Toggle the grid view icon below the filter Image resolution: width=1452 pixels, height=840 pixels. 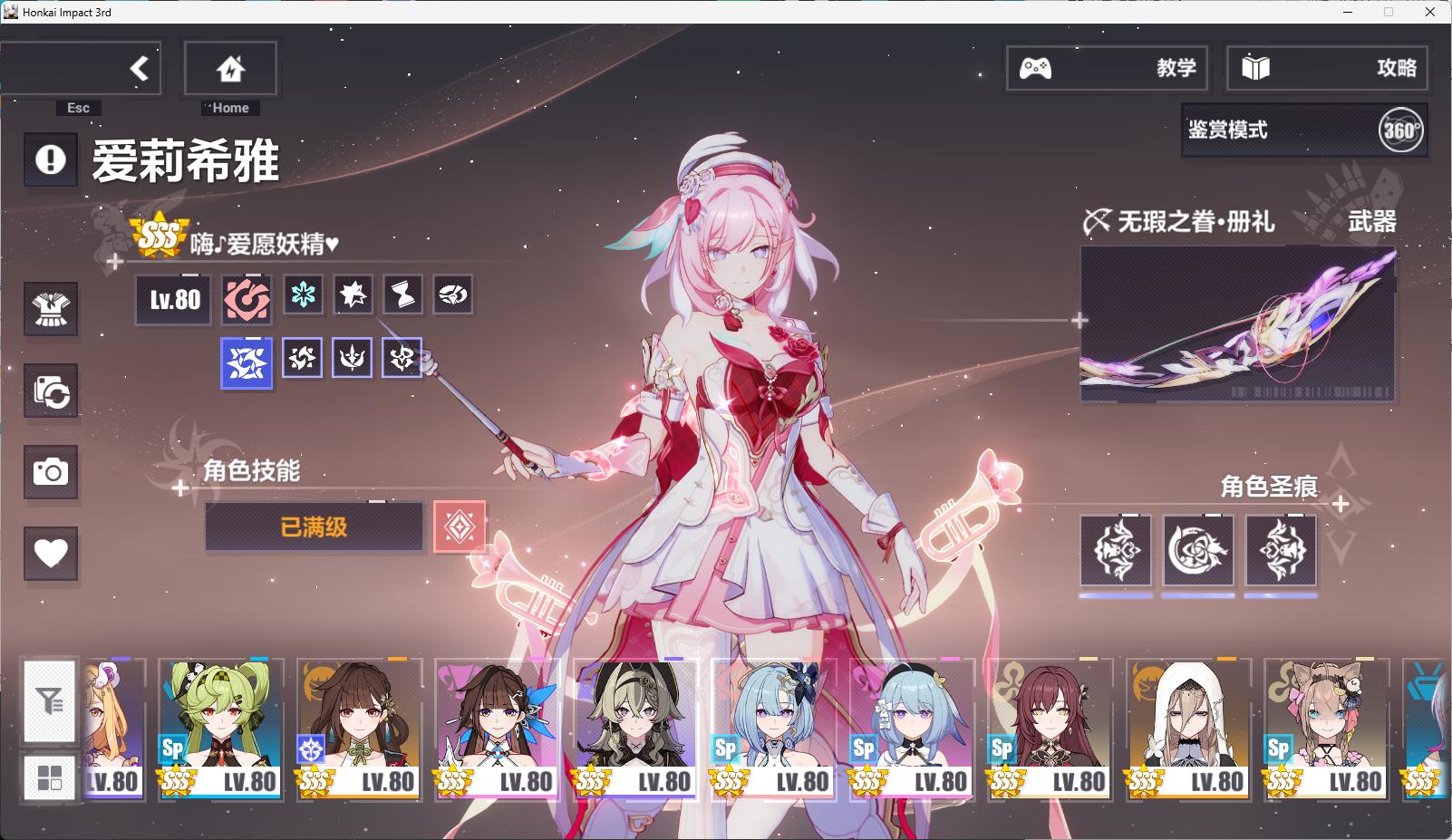[50, 777]
